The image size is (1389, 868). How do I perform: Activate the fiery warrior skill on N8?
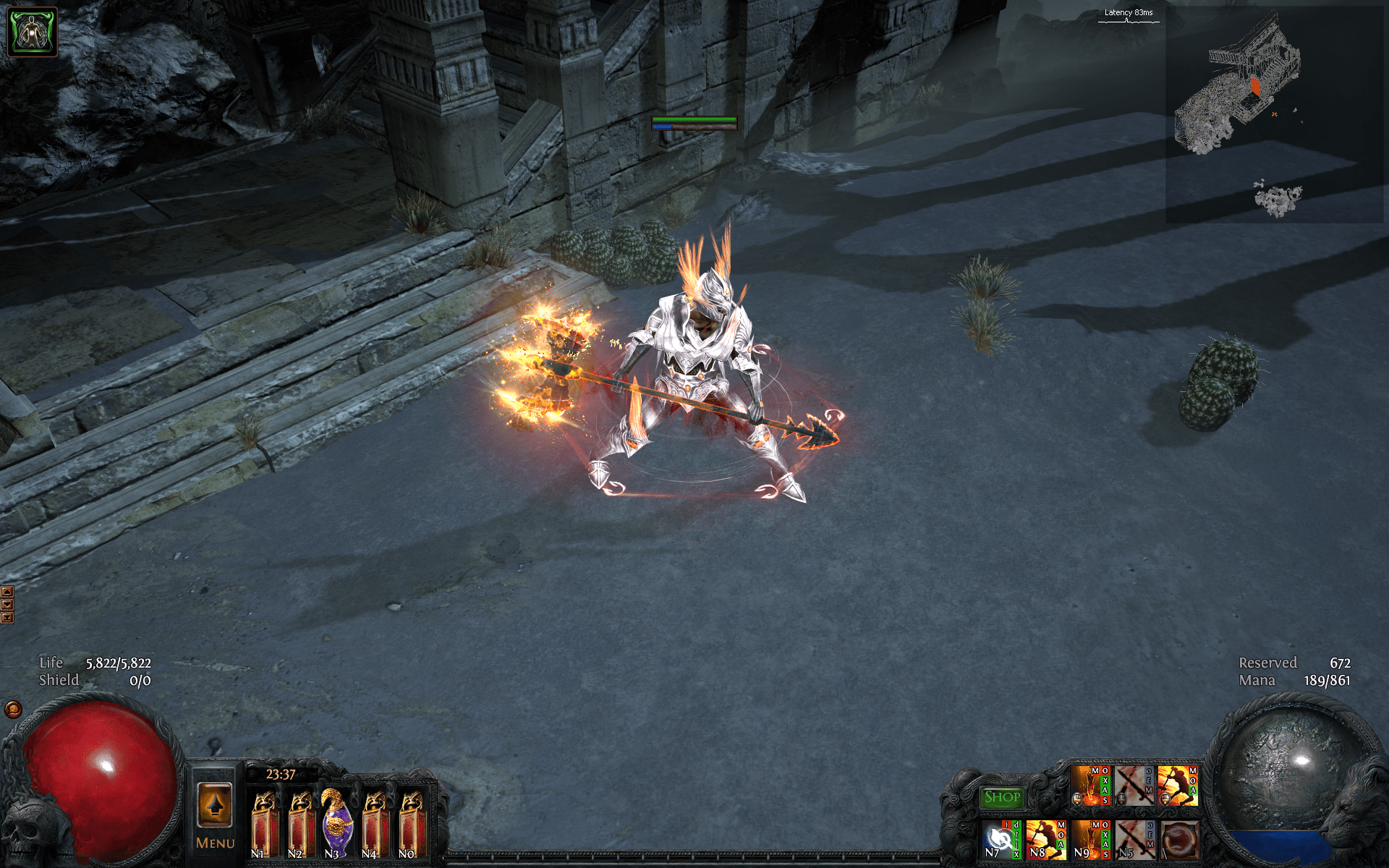[1045, 839]
